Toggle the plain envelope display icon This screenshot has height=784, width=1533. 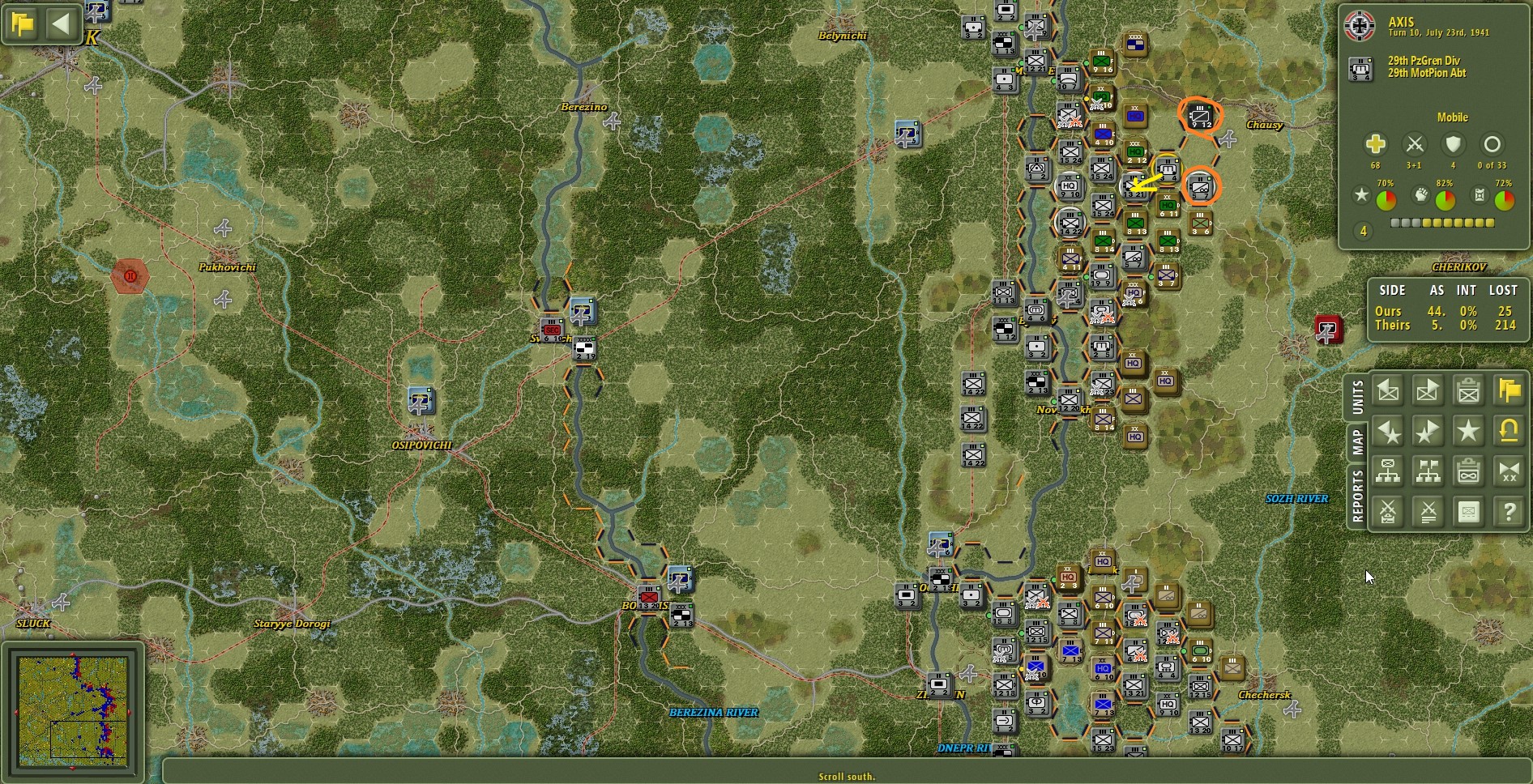(x=1467, y=512)
